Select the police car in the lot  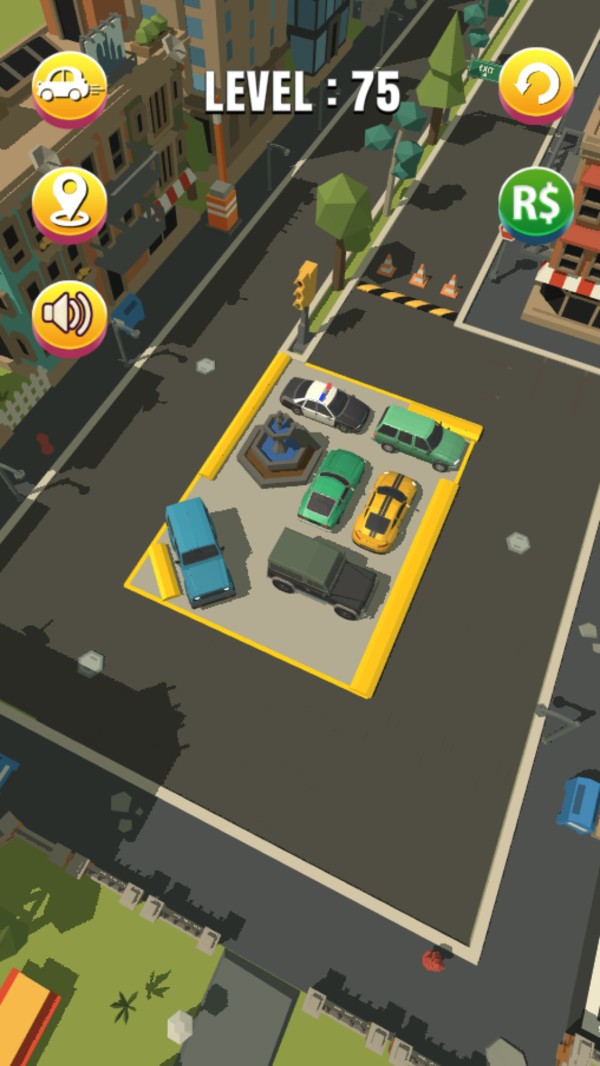[x=324, y=401]
